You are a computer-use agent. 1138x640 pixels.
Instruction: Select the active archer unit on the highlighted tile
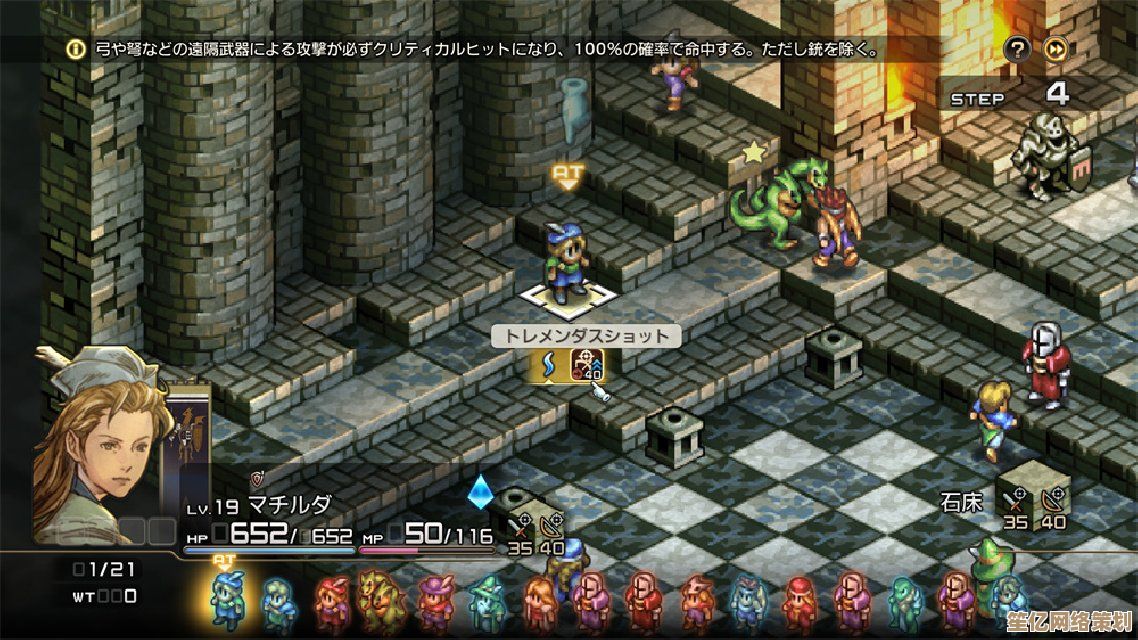(x=566, y=265)
